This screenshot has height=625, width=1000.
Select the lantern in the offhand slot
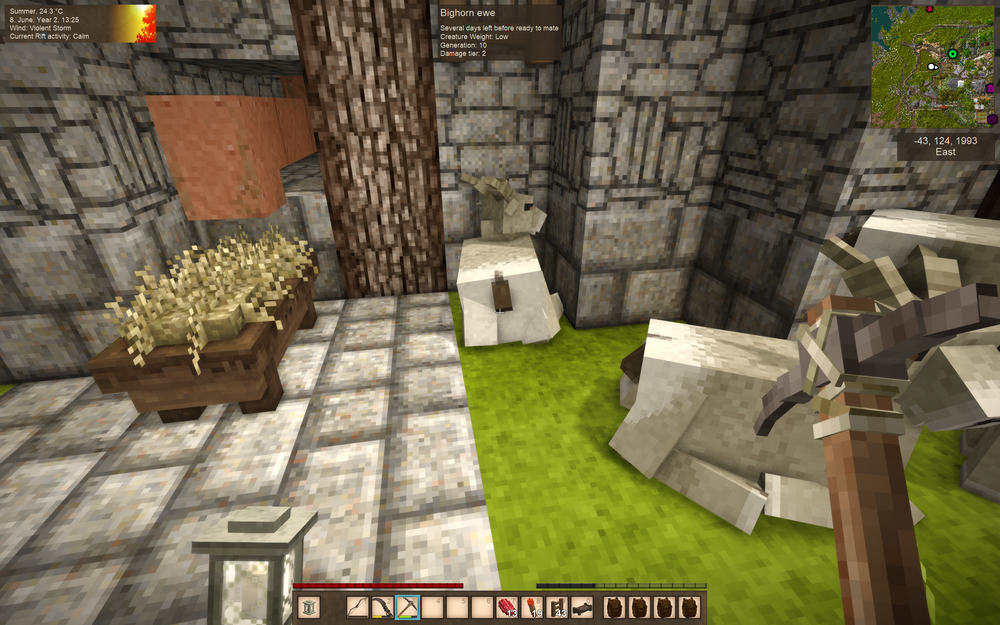[310, 607]
